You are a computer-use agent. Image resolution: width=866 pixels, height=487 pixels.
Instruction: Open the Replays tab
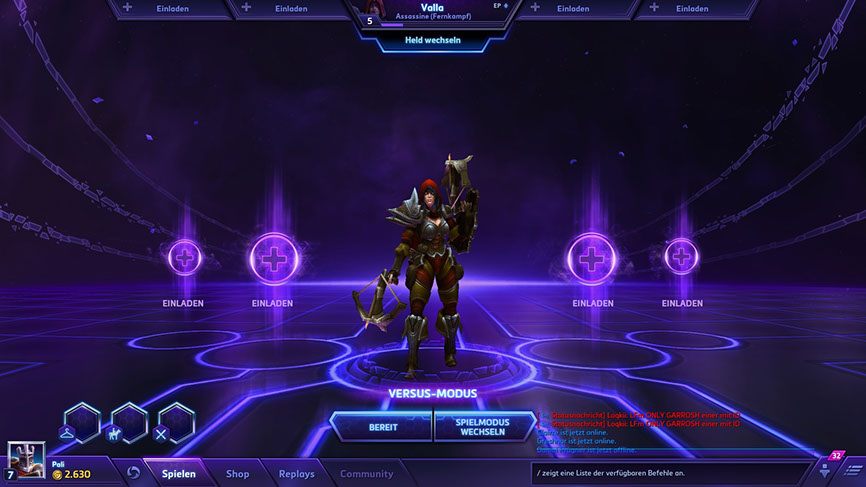click(x=296, y=474)
